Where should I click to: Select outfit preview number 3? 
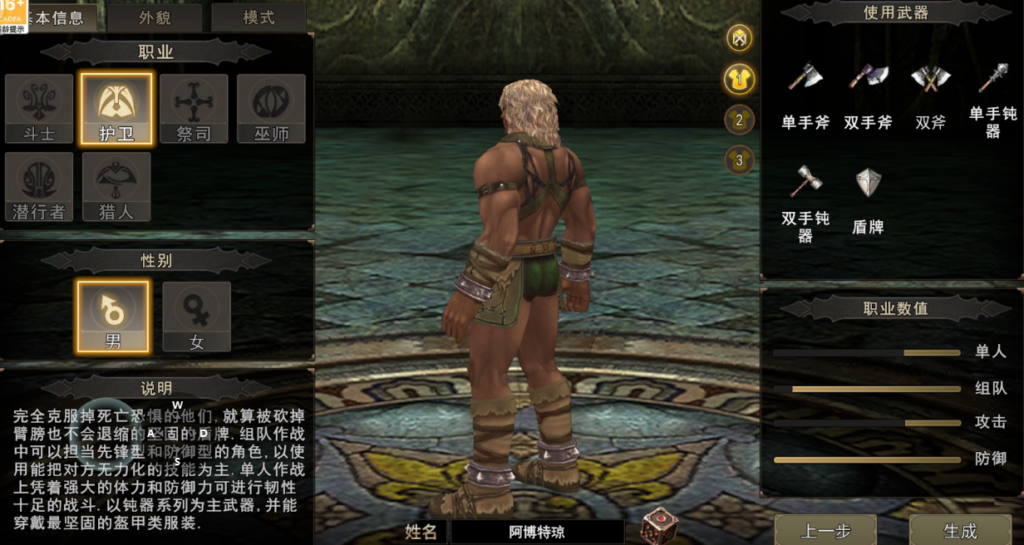[740, 159]
